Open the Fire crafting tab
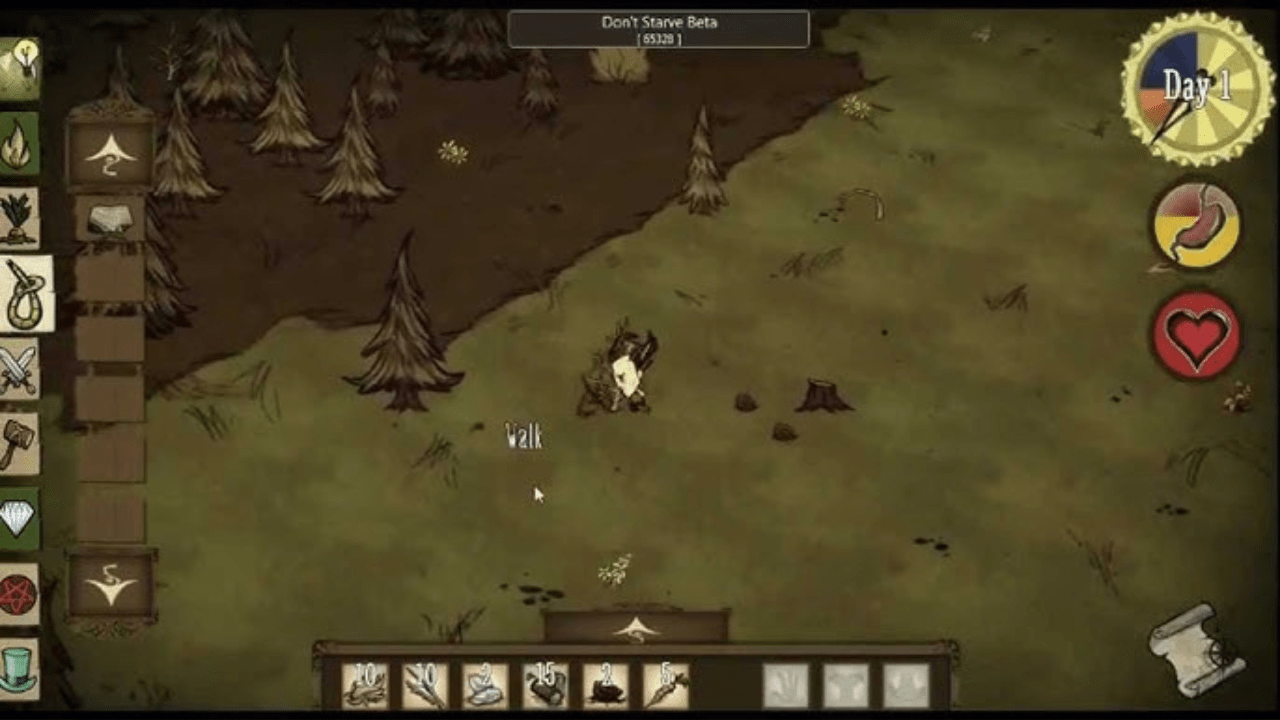Image resolution: width=1280 pixels, height=720 pixels. click(18, 144)
